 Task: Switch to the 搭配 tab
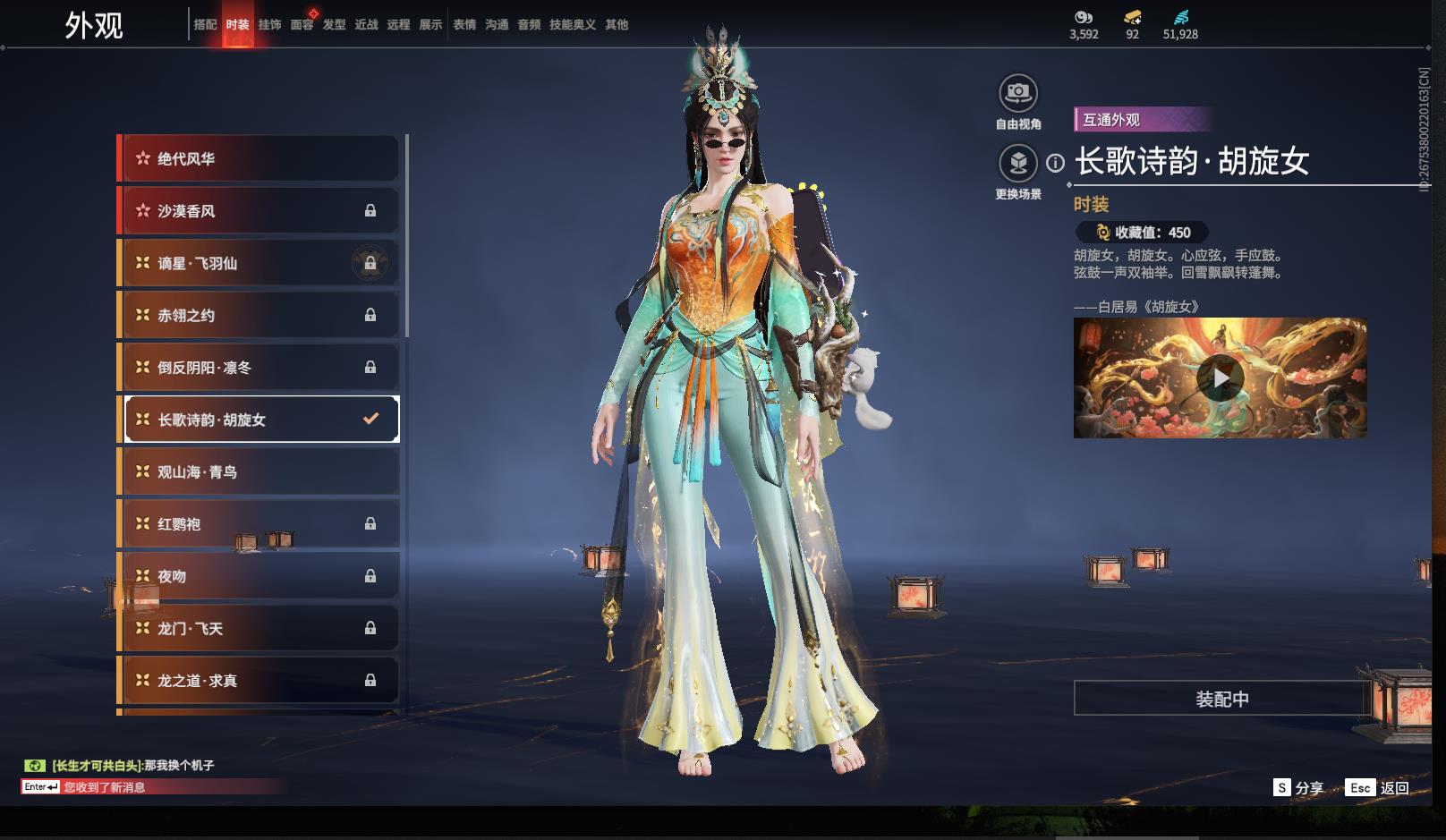205,25
